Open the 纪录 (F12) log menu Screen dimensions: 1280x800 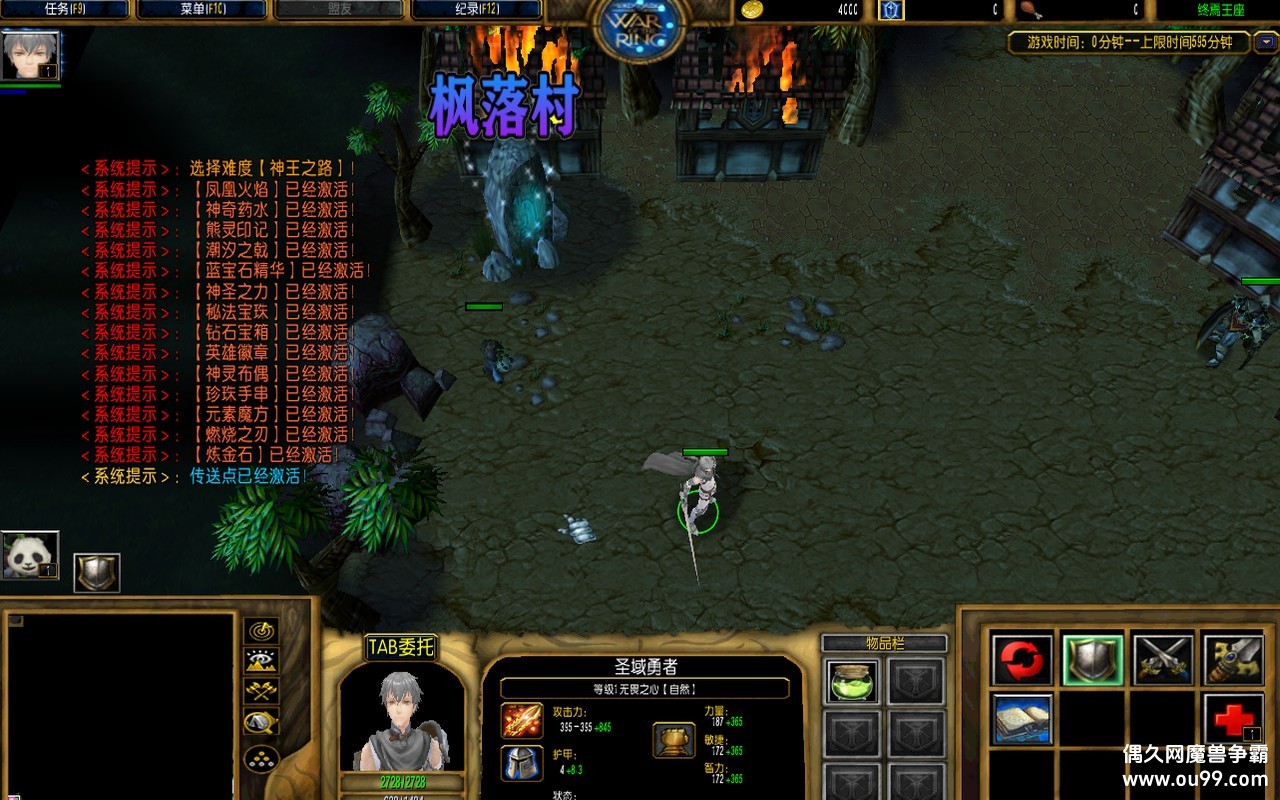coord(476,10)
